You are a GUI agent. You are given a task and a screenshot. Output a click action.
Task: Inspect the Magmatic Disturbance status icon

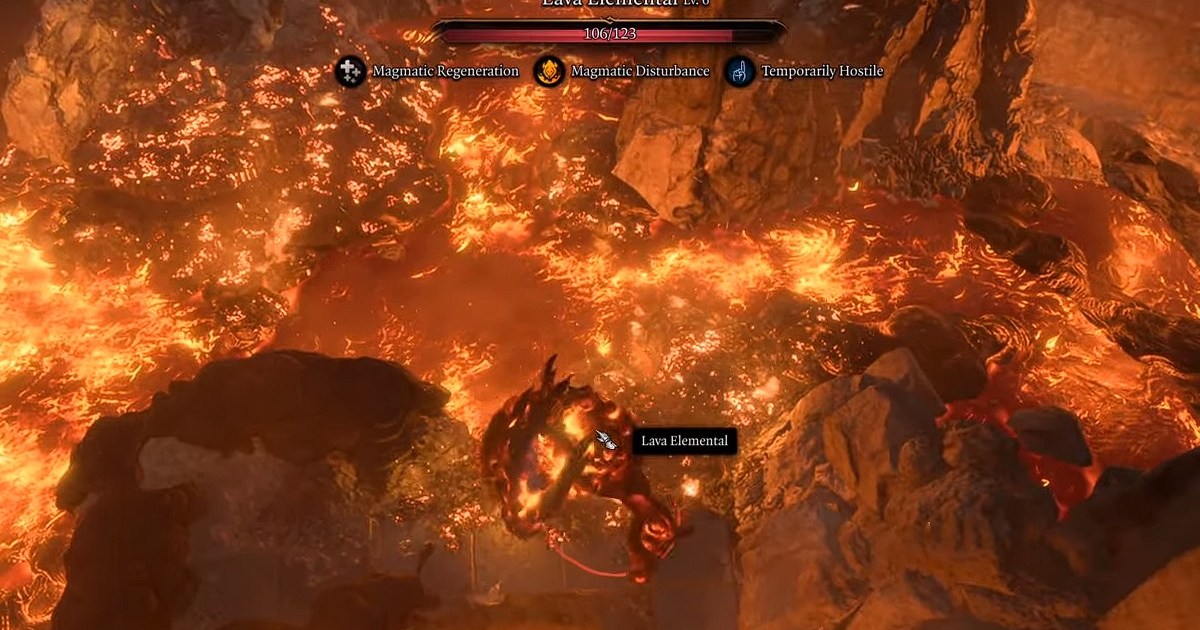point(548,71)
